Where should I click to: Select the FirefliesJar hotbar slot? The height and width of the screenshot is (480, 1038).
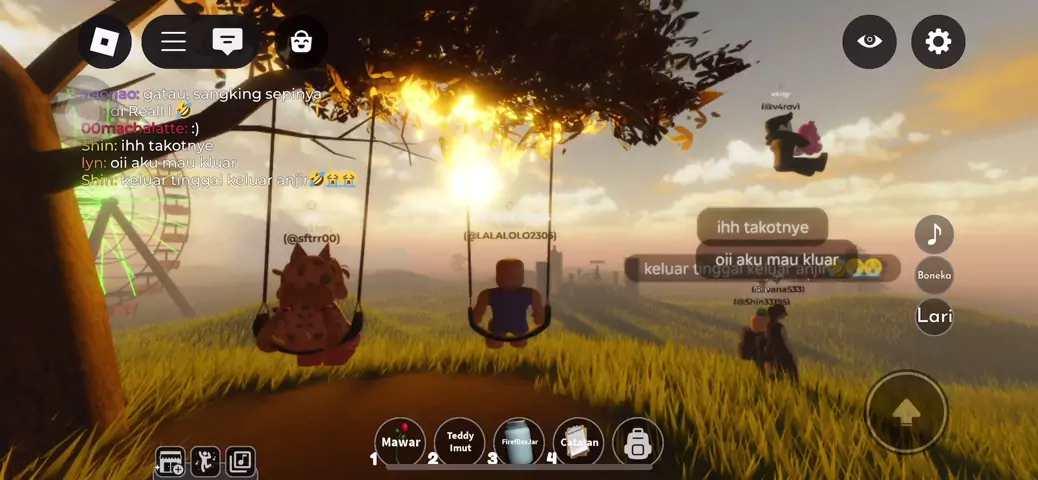(519, 442)
